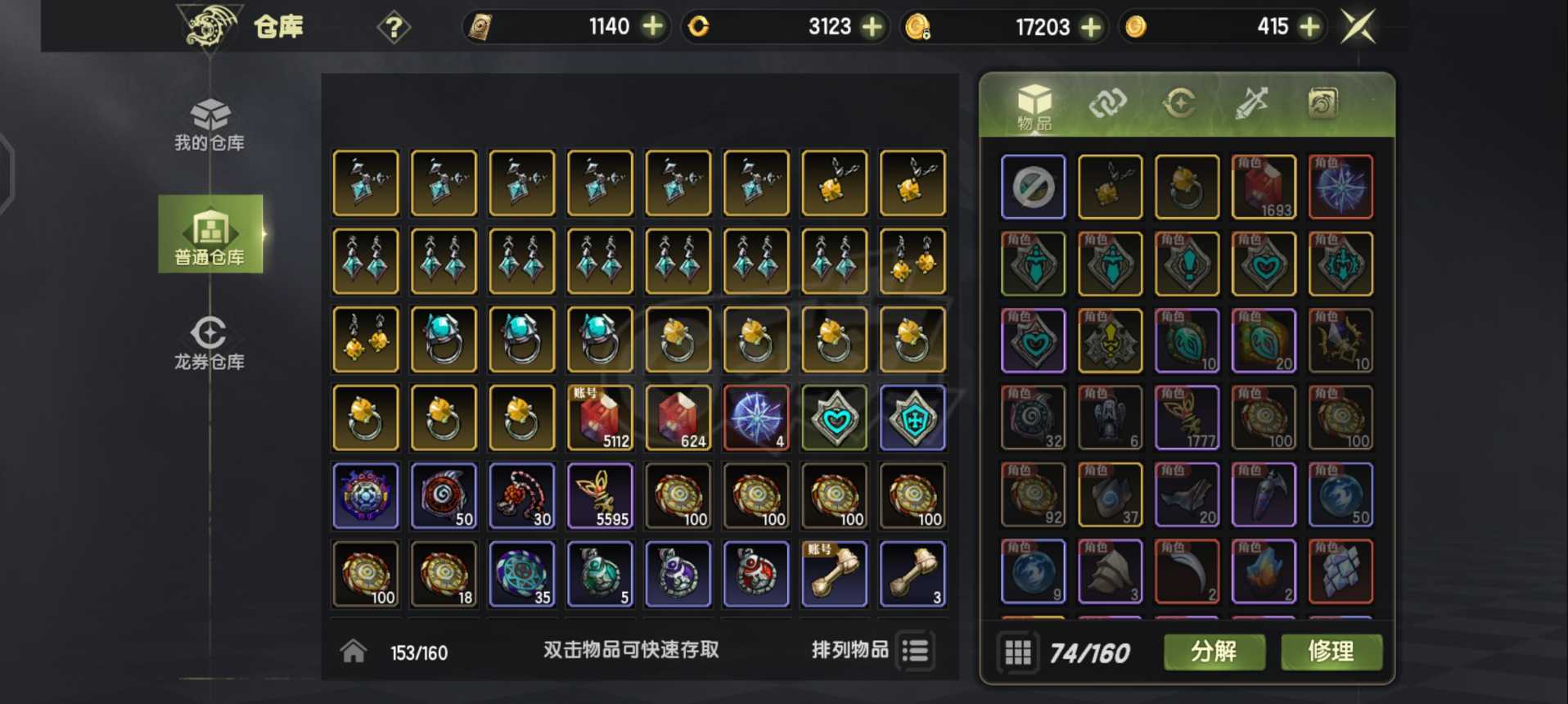Select the red box item stacked 5112
1568x704 pixels.
coord(600,417)
